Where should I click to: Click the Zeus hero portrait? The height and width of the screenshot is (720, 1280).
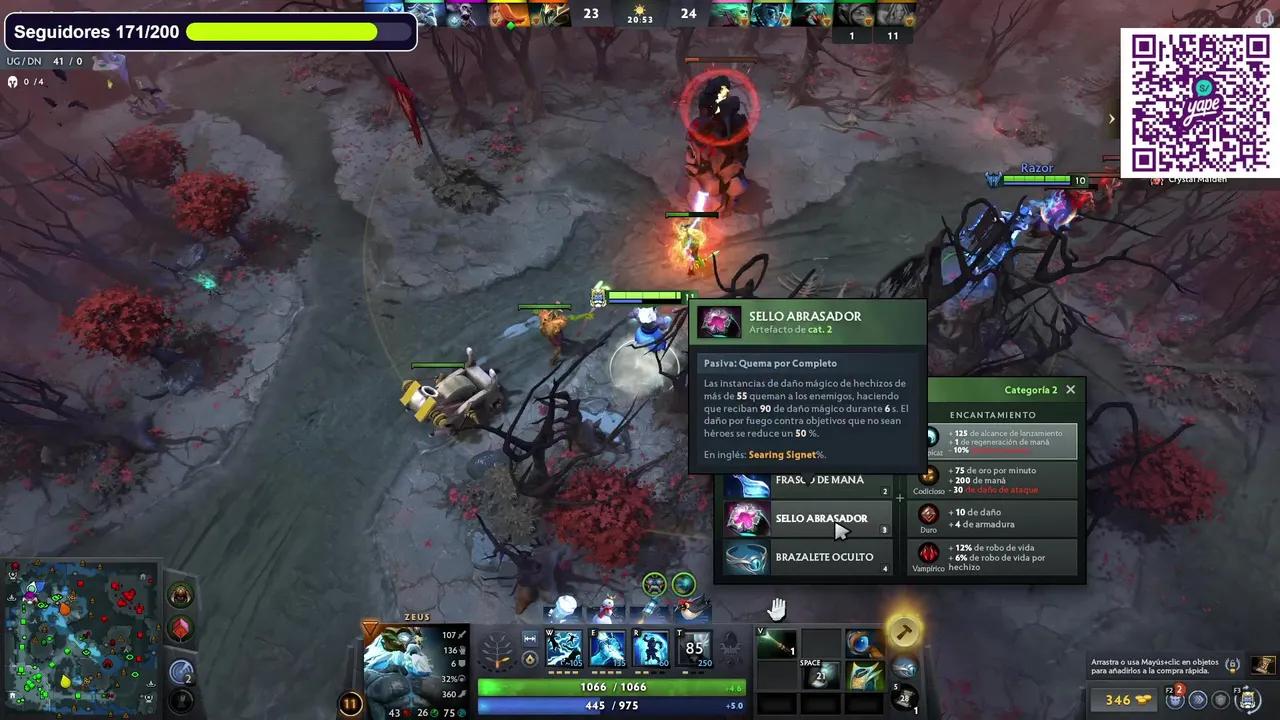pos(400,663)
